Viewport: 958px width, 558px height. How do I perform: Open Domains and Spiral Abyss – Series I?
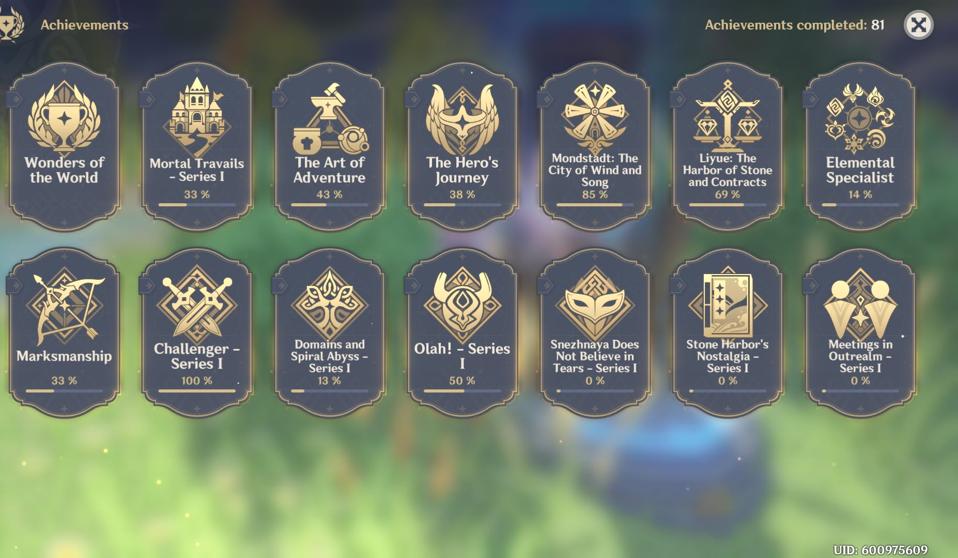[329, 331]
